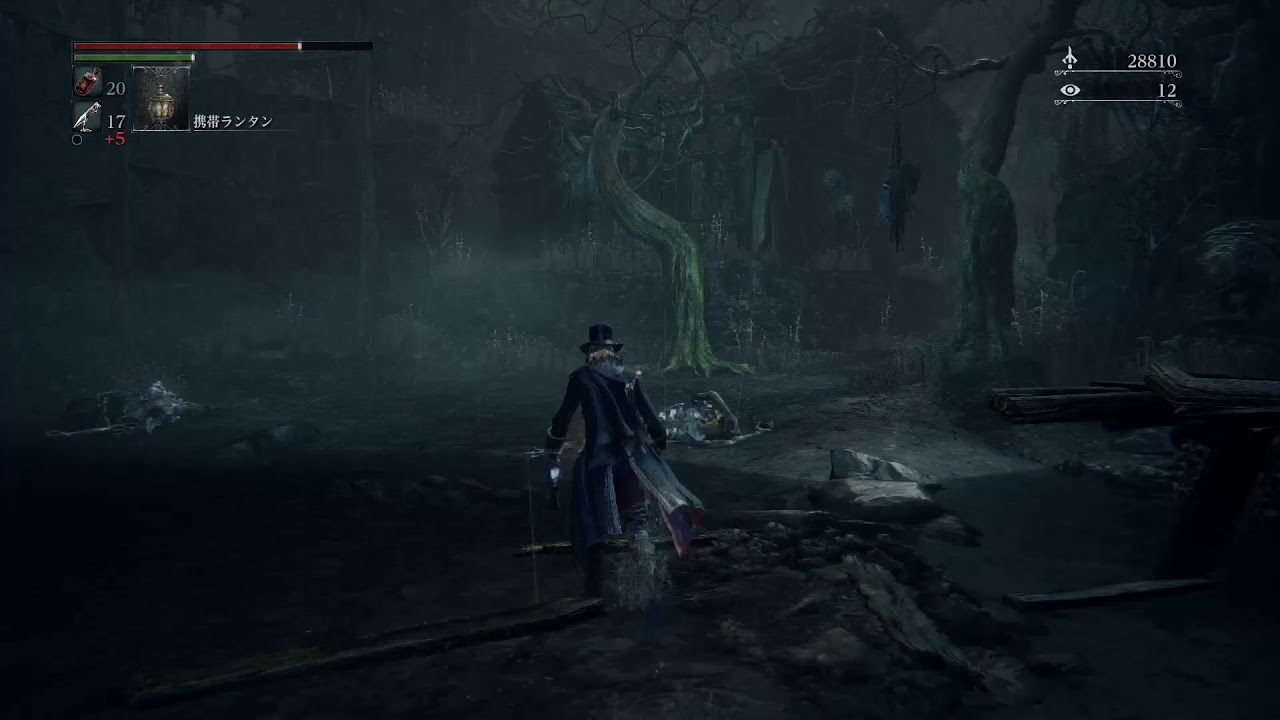The height and width of the screenshot is (720, 1280).
Task: Click the Insight eye icon
Action: click(x=1070, y=91)
